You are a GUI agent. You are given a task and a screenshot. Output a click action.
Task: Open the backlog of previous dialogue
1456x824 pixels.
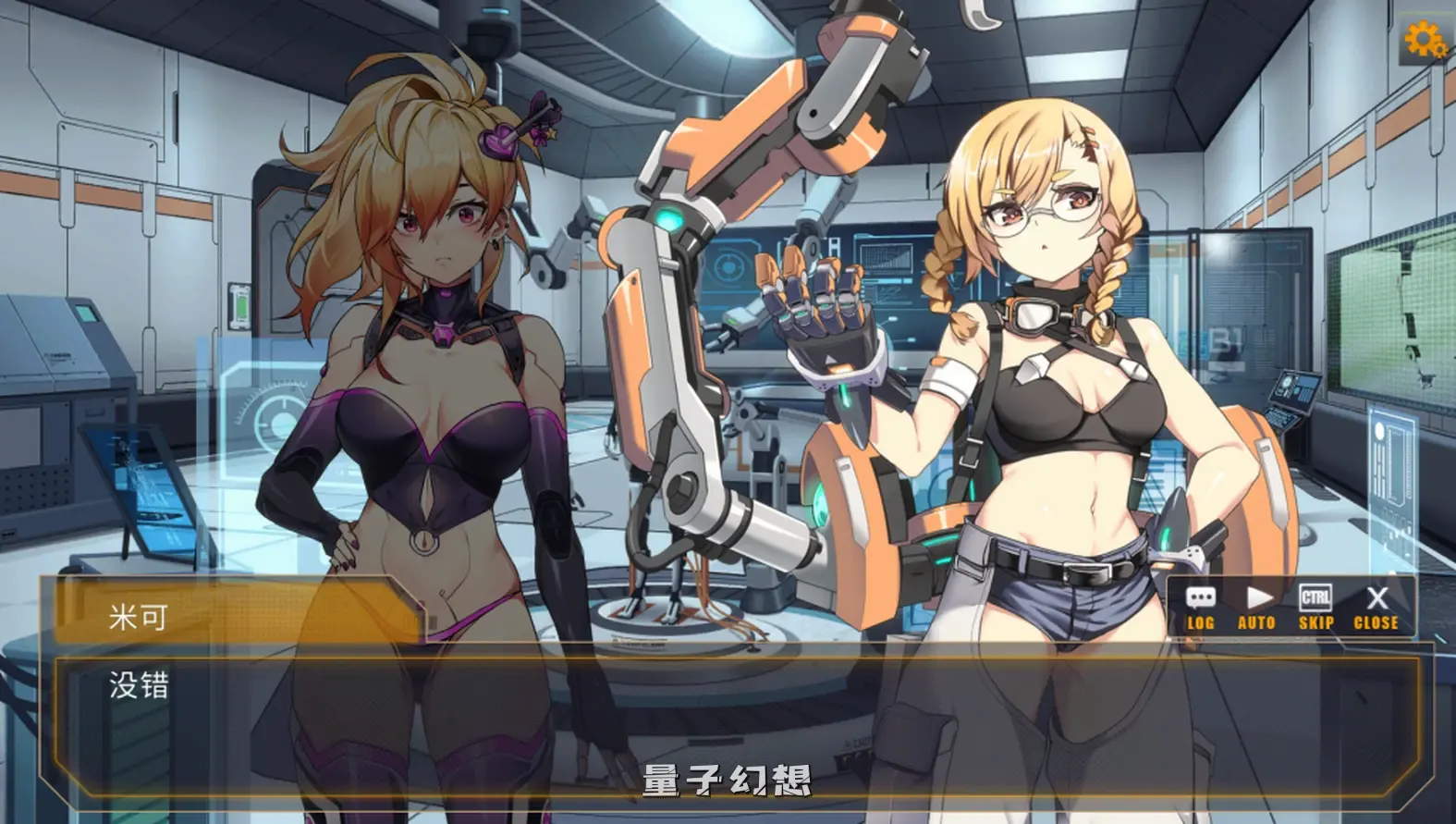pyautogui.click(x=1202, y=606)
